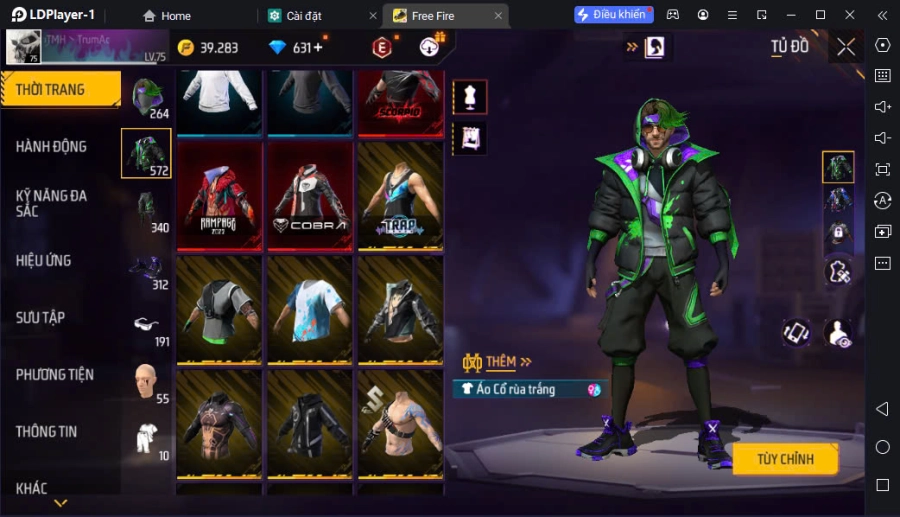Close the Free Fire emulator tab
The width and height of the screenshot is (900, 517).
[498, 15]
